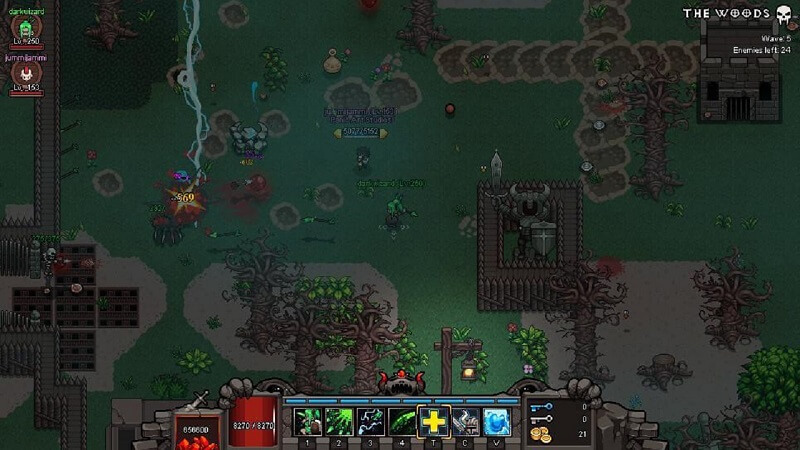Image resolution: width=800 pixels, height=450 pixels.
Task: Trigger the green slash skill in slot 4
Action: (x=403, y=423)
